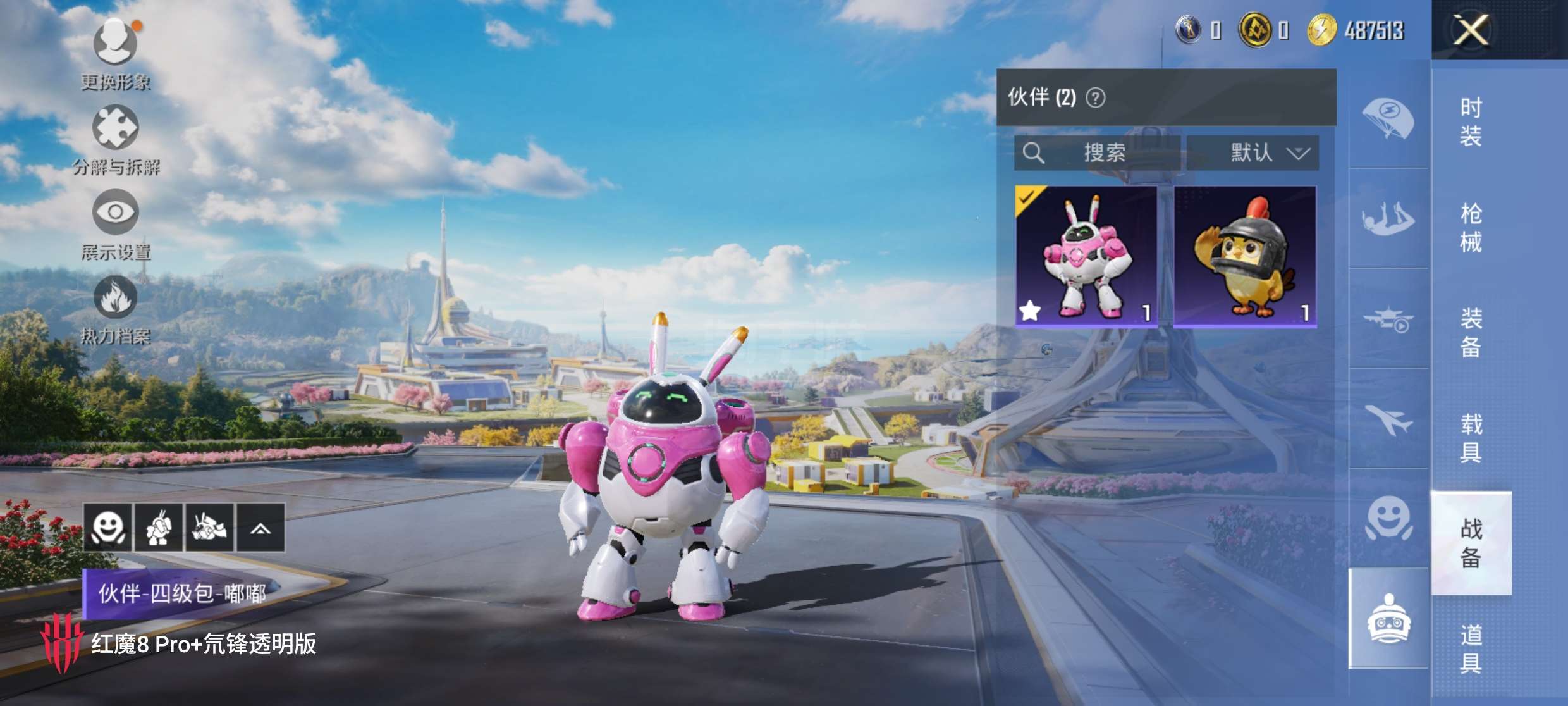Close the inventory screen with the X

pyautogui.click(x=1471, y=30)
